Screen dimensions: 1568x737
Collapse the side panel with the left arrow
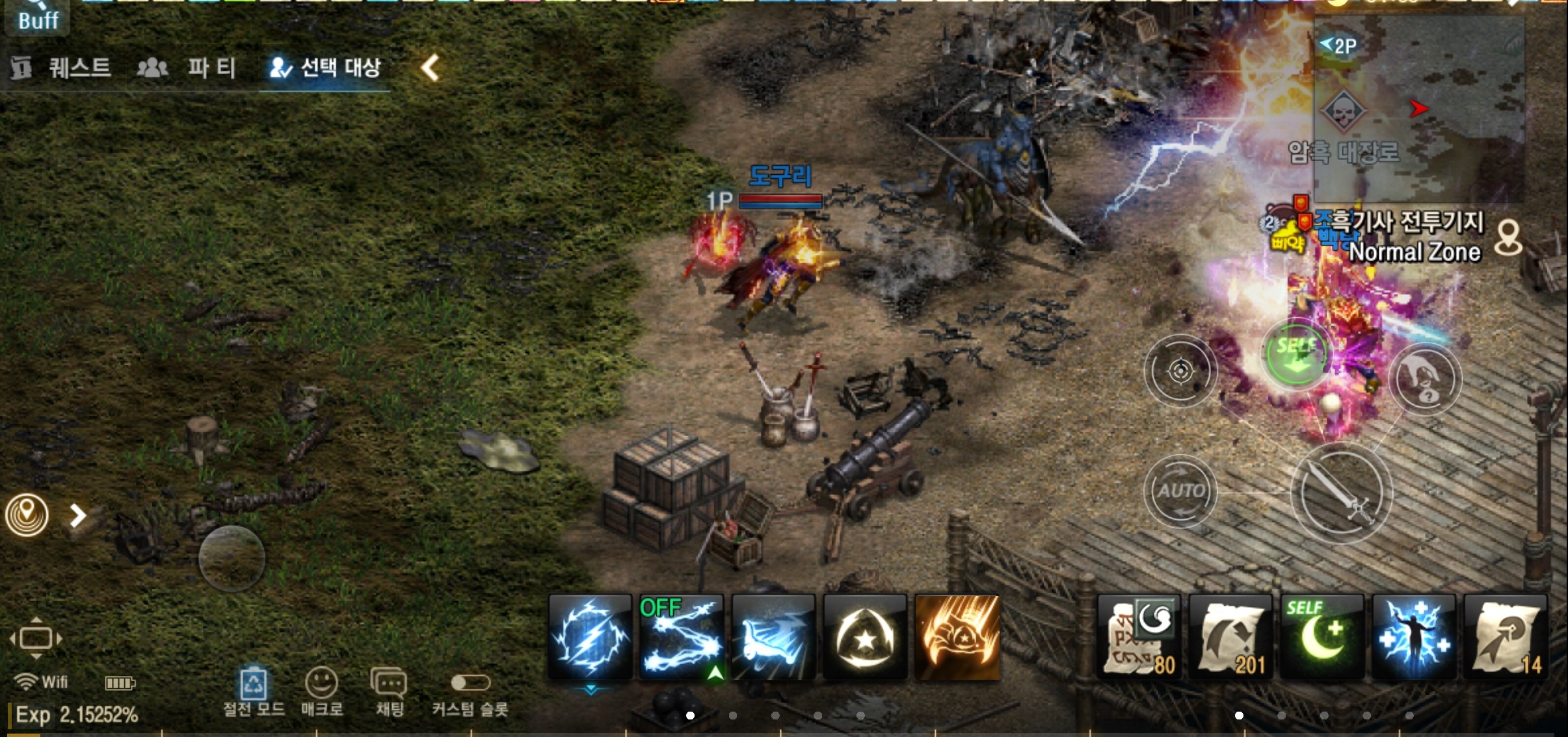[x=430, y=68]
